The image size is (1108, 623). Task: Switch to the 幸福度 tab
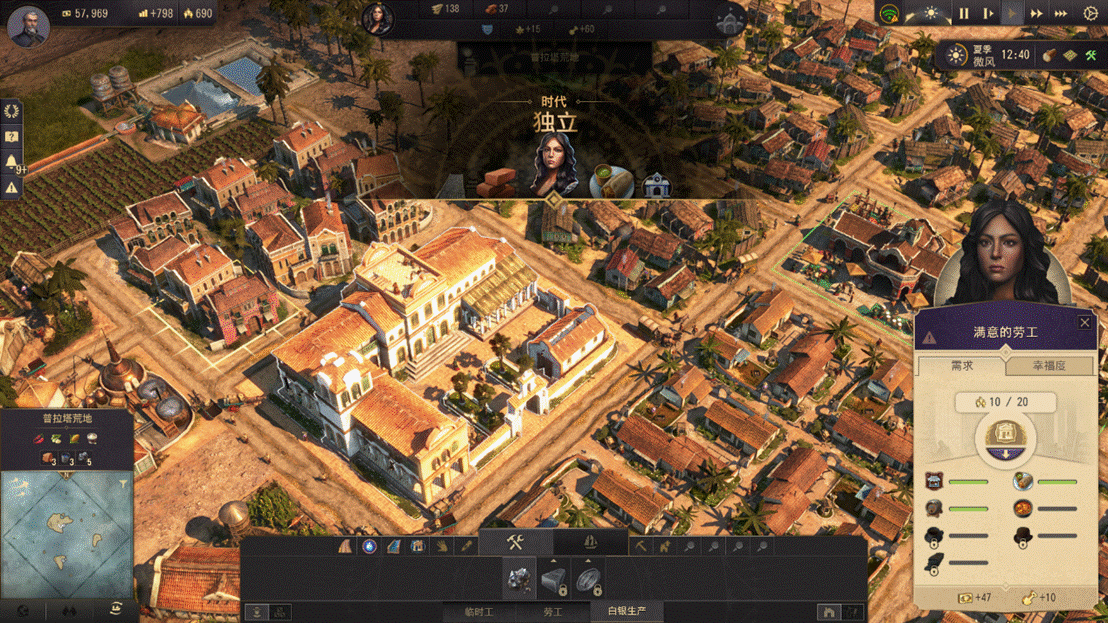1049,366
